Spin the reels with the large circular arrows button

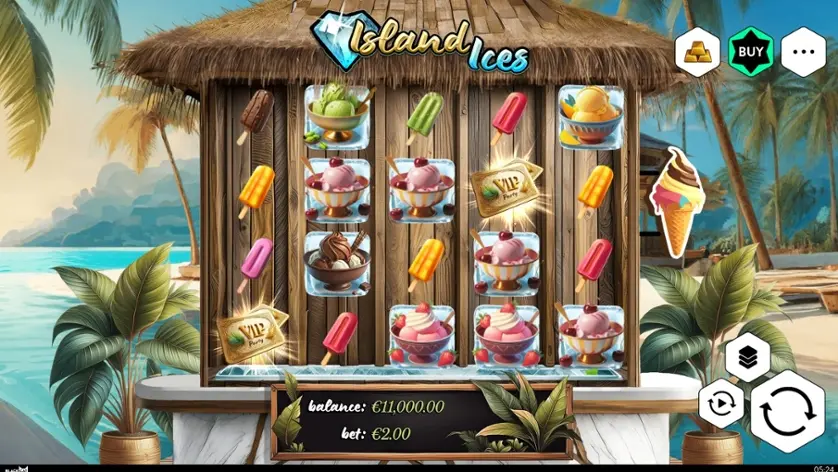pyautogui.click(x=787, y=412)
